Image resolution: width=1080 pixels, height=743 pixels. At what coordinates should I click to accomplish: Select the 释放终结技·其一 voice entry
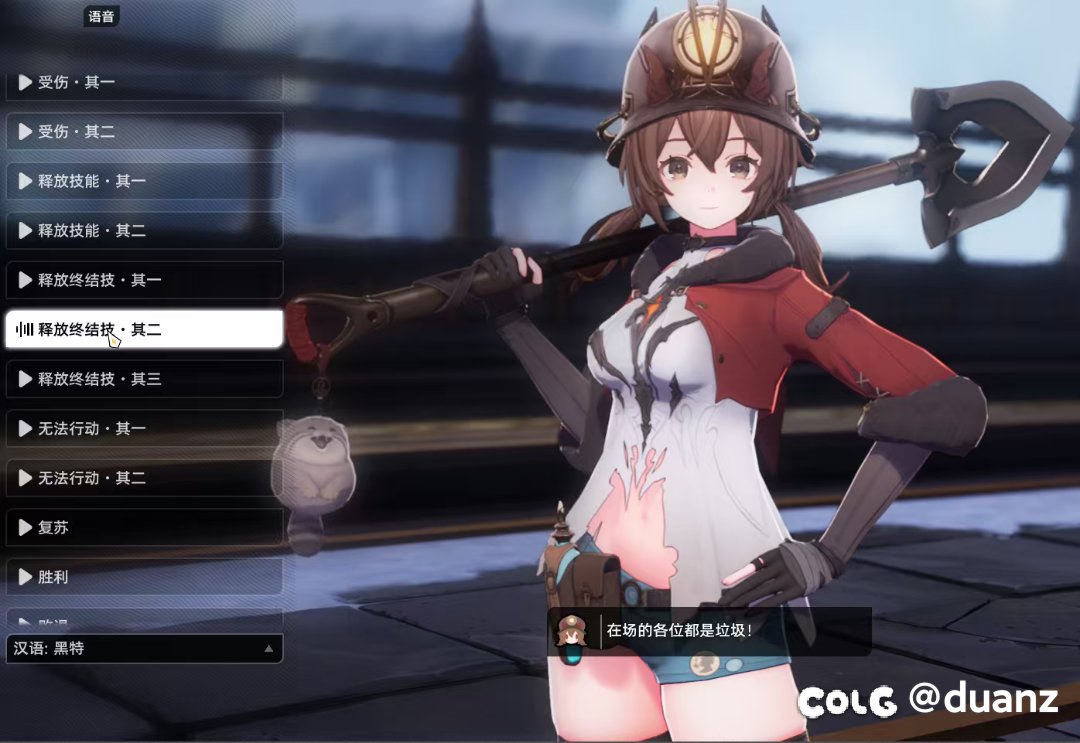point(144,280)
